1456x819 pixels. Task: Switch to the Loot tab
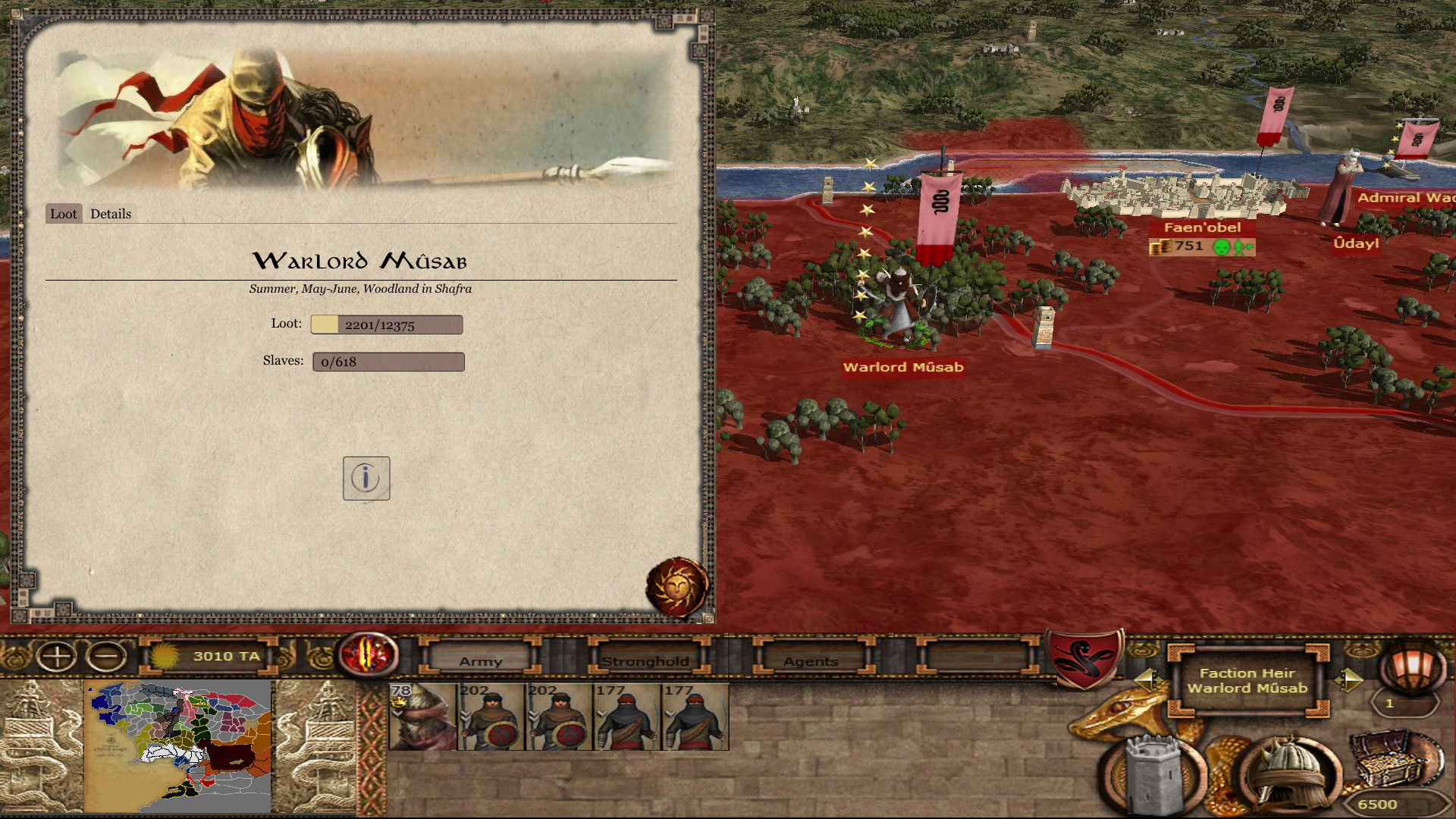click(64, 214)
